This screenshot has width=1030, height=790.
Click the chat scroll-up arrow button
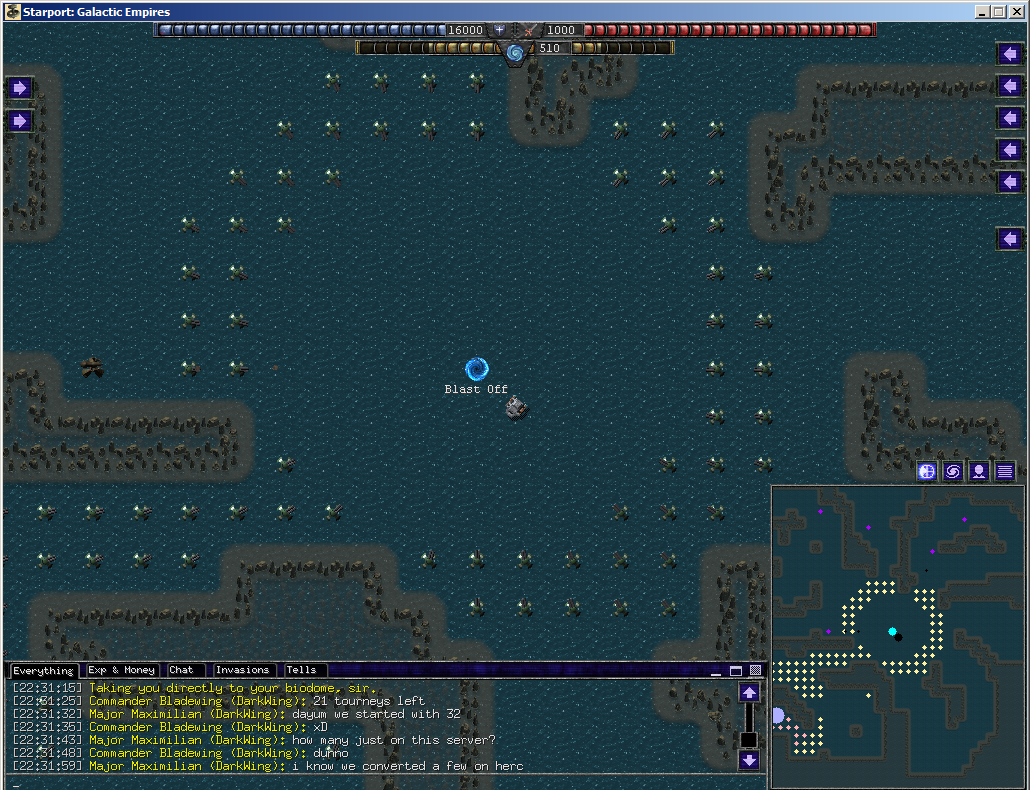point(750,692)
